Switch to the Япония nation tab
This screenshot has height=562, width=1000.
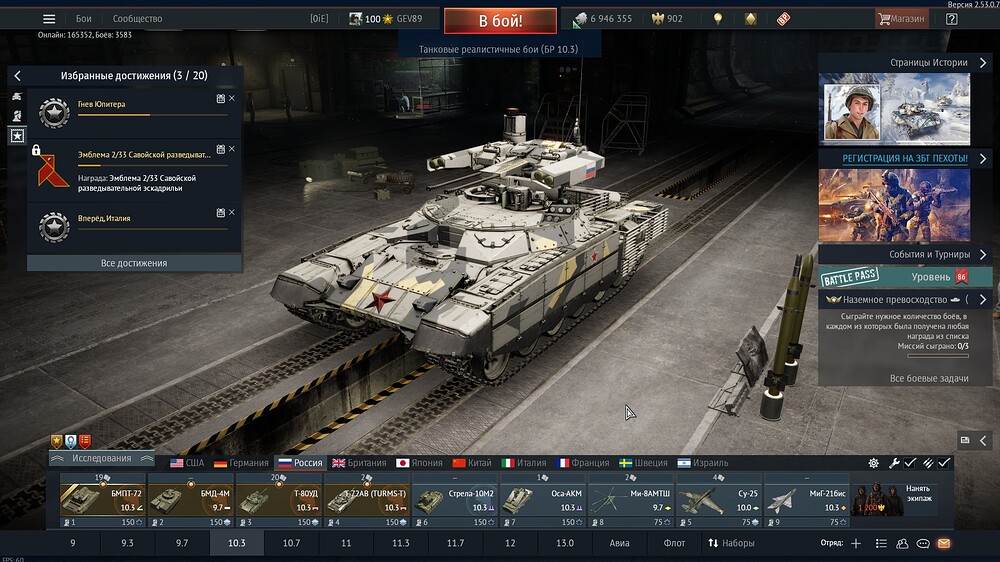tap(418, 463)
